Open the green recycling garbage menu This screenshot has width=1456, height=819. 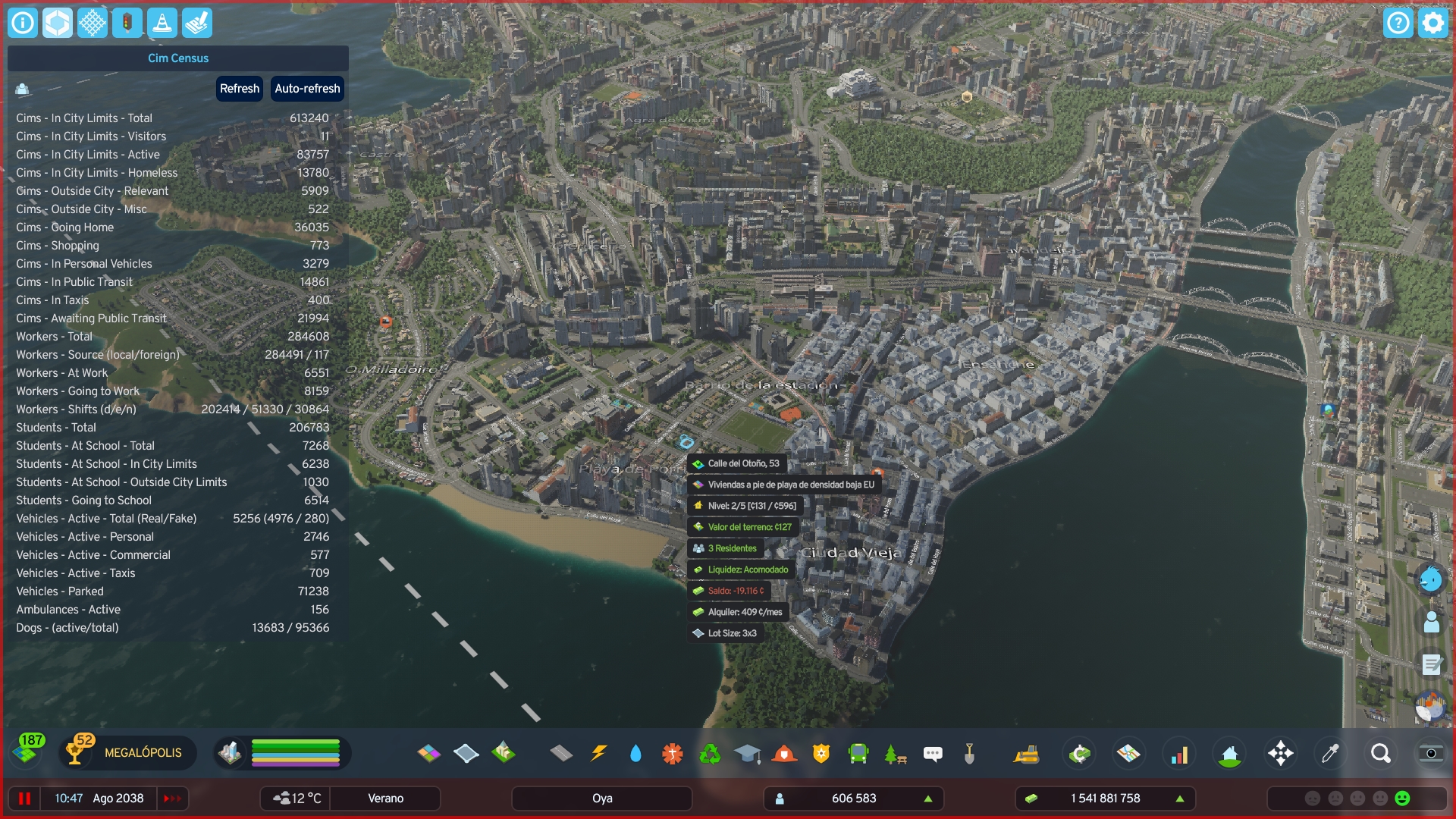(710, 753)
